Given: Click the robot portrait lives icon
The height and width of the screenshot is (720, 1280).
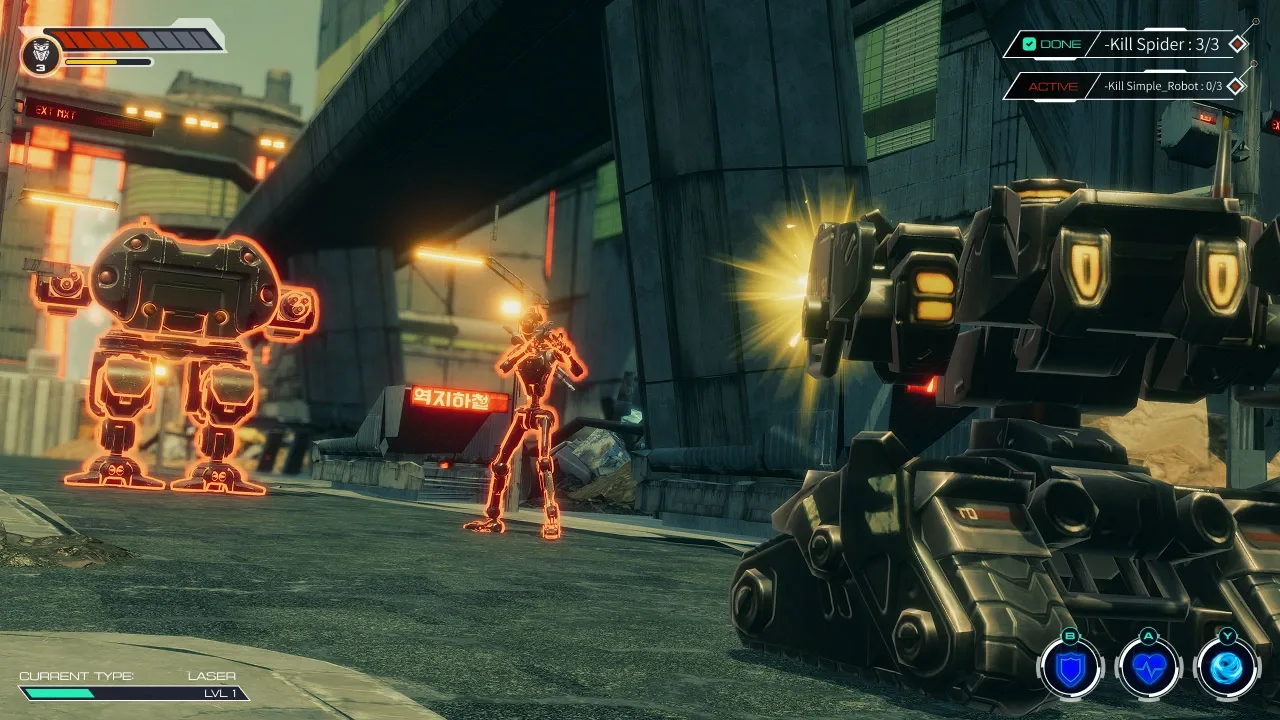Looking at the screenshot, I should point(40,54).
